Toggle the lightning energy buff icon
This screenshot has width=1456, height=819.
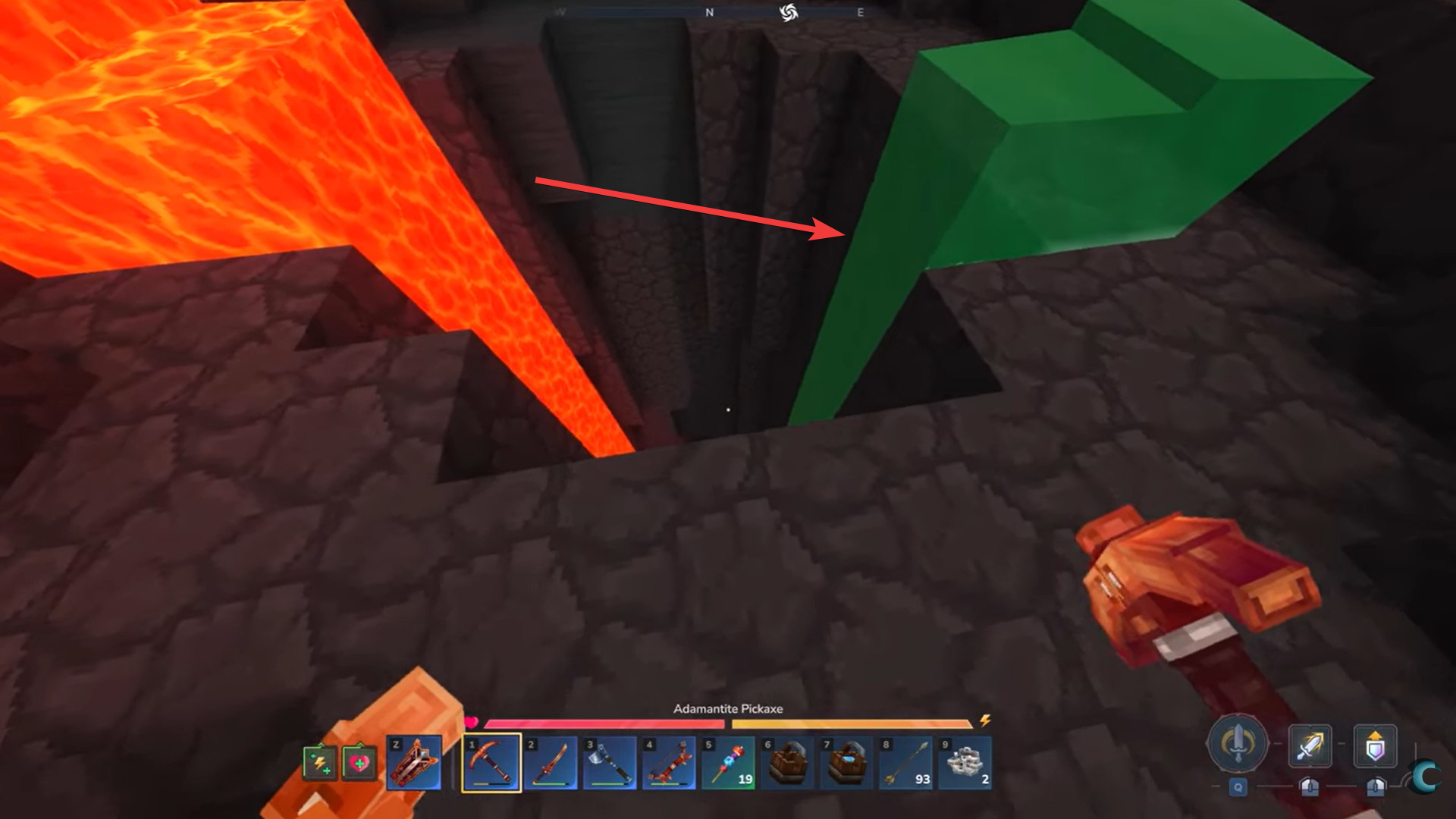pyautogui.click(x=320, y=764)
